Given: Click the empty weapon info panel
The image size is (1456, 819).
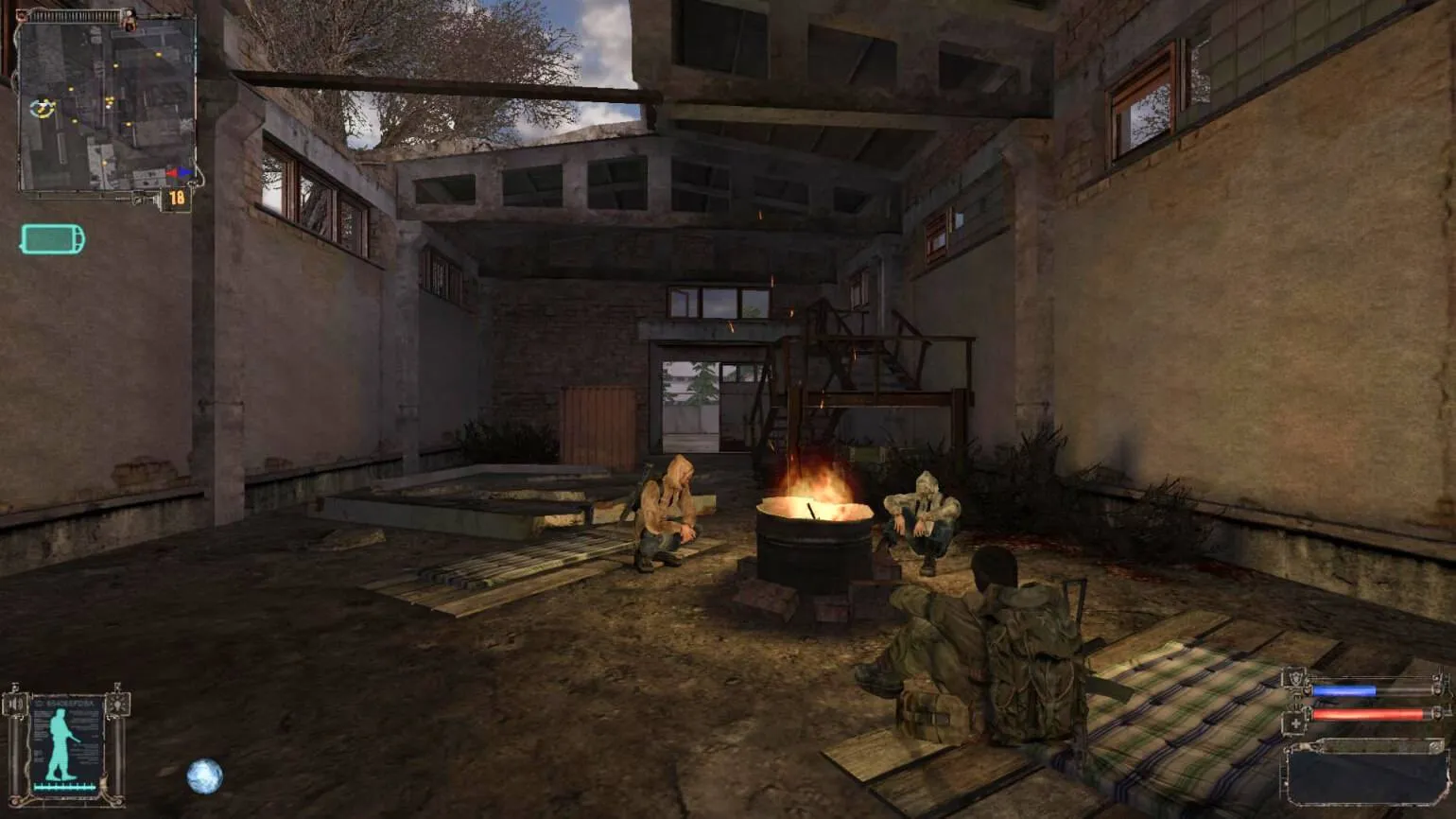Looking at the screenshot, I should pyautogui.click(x=1365, y=775).
